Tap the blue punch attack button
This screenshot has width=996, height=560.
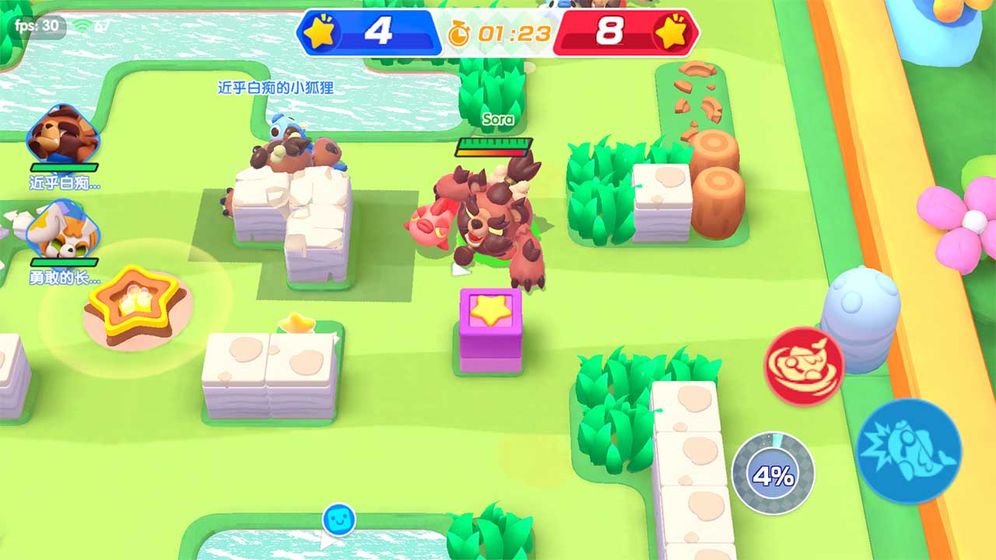(x=908, y=450)
